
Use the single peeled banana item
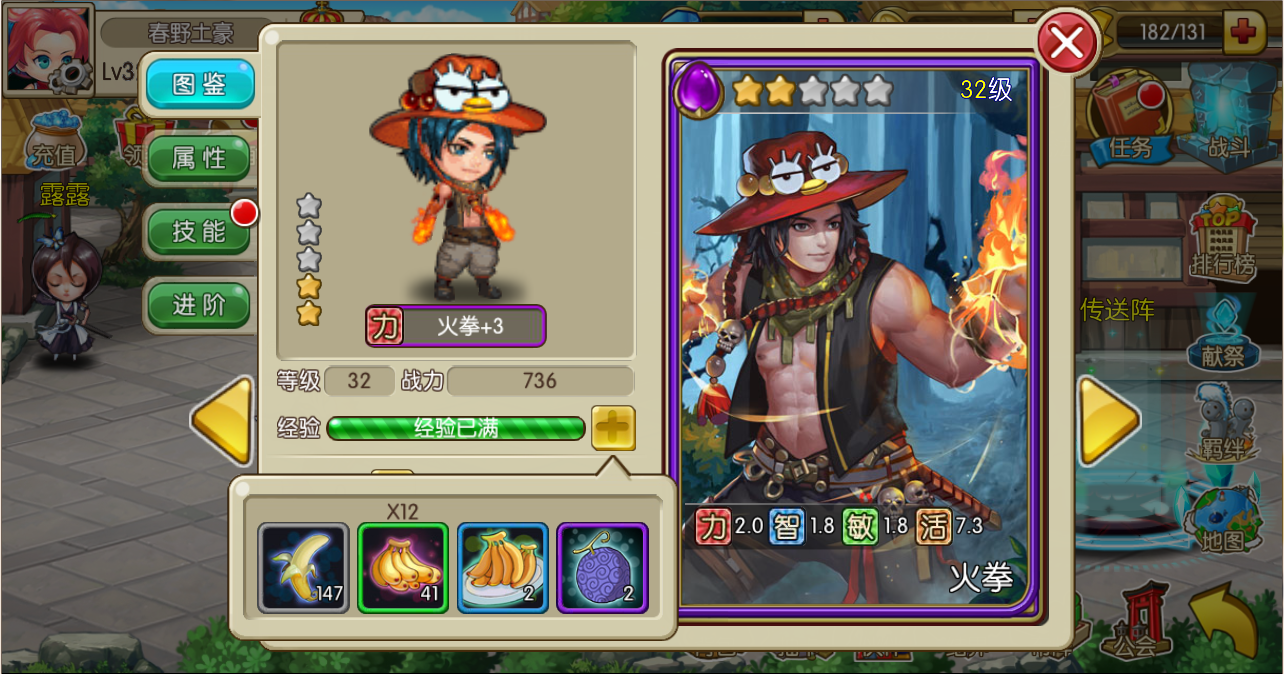(303, 567)
